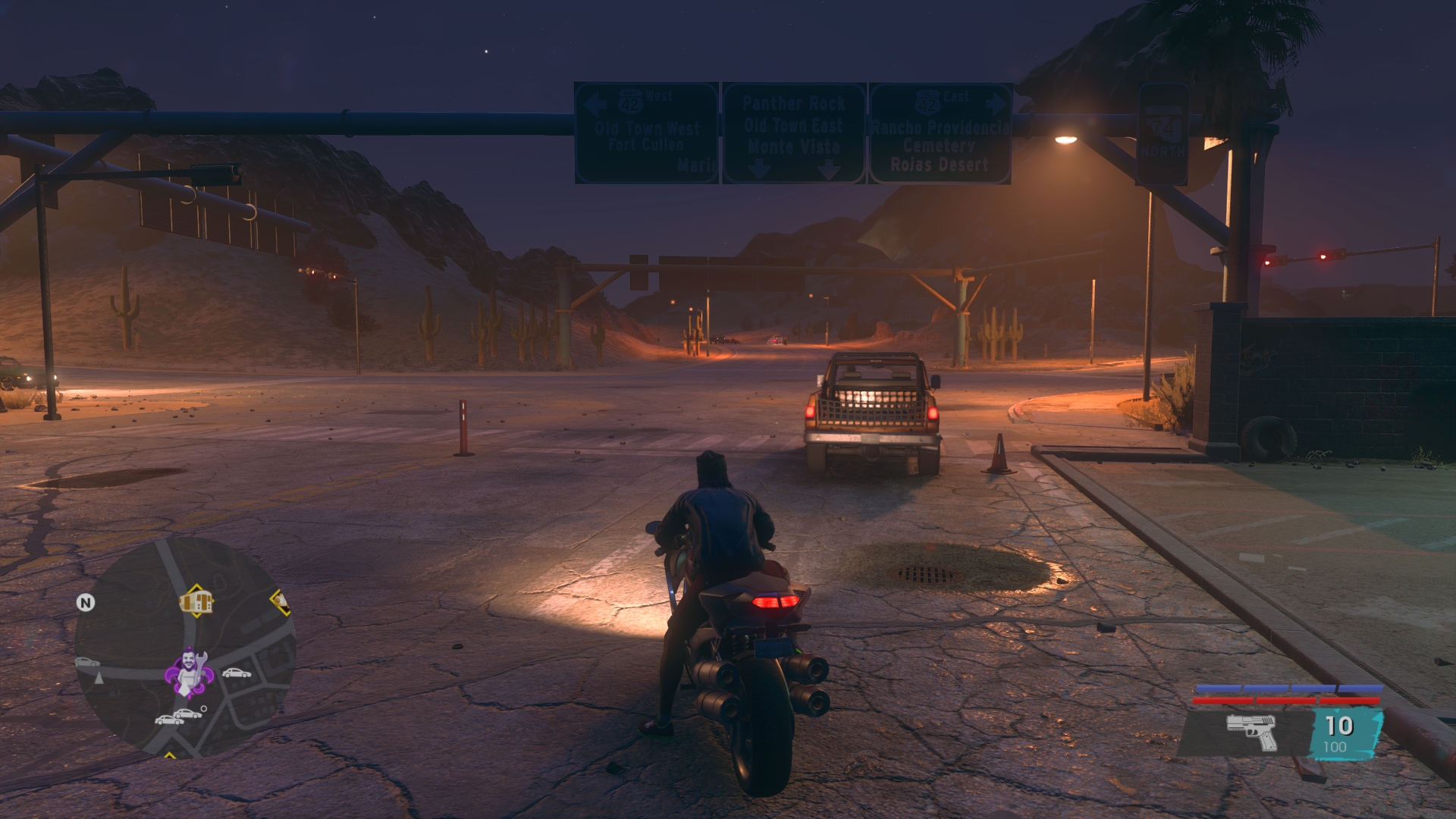The height and width of the screenshot is (819, 1456).
Task: Click the train car marker on minimap
Action: point(196,602)
